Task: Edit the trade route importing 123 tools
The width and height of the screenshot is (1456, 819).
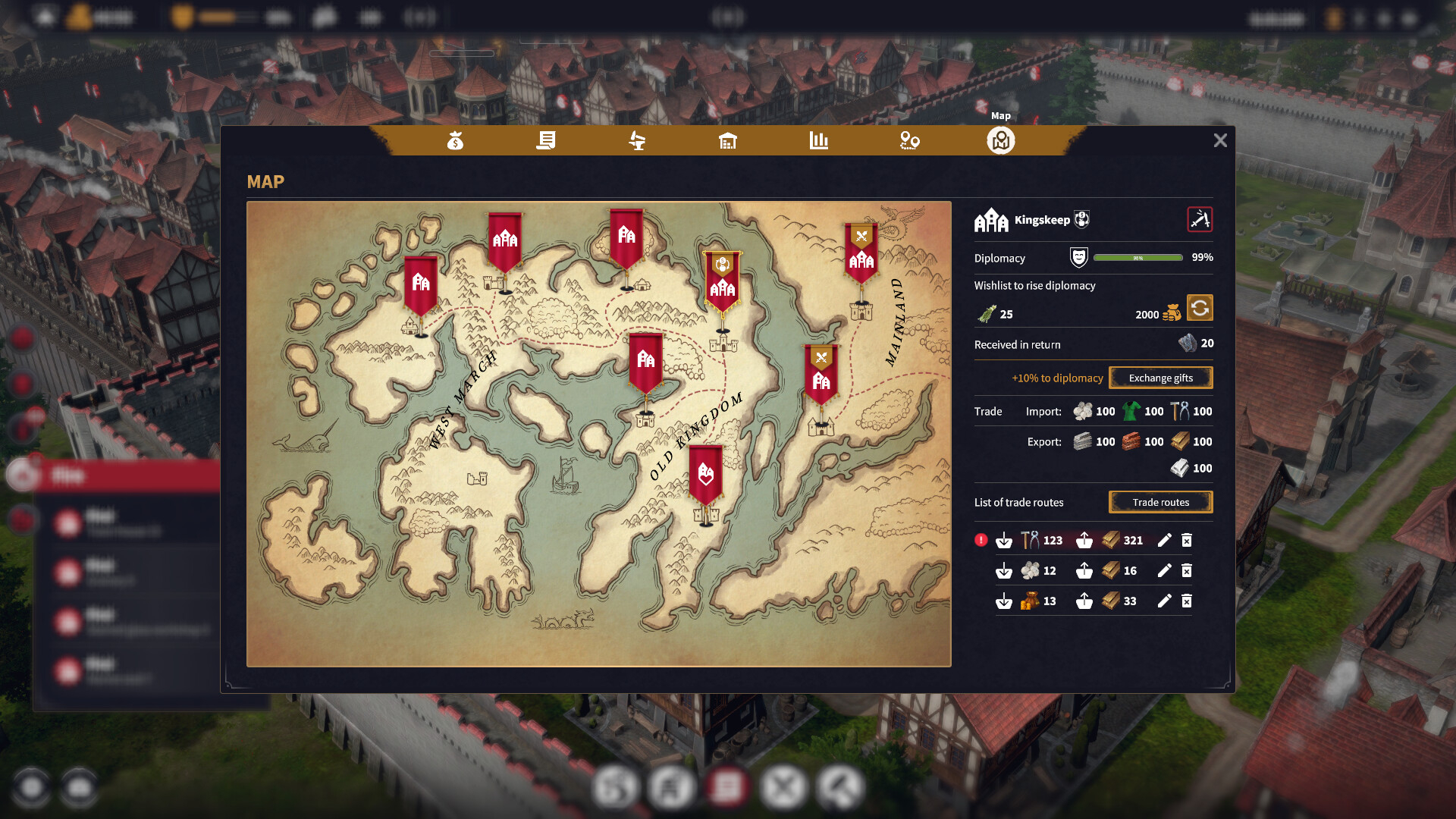Action: coord(1165,540)
